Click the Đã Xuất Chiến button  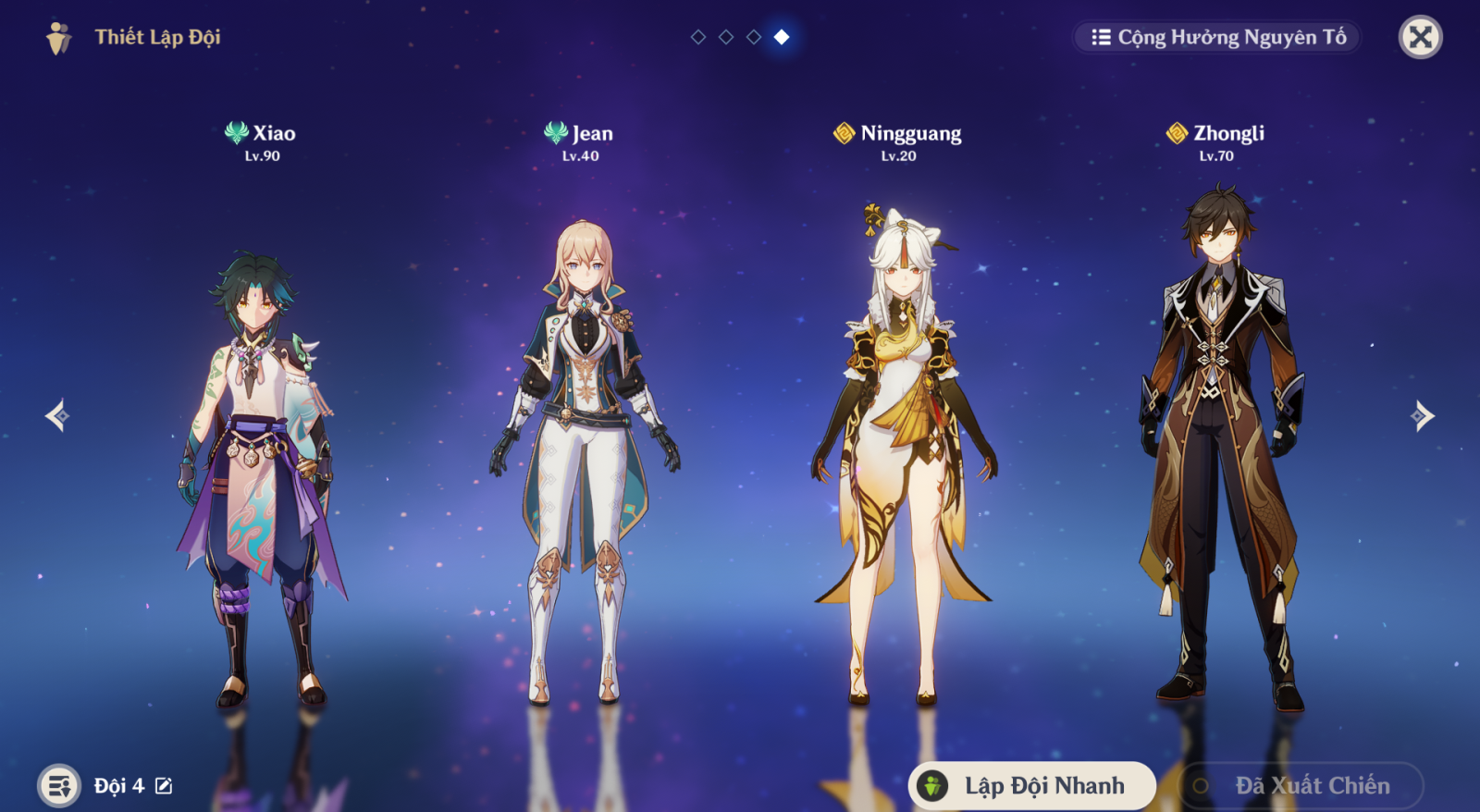tap(1300, 785)
